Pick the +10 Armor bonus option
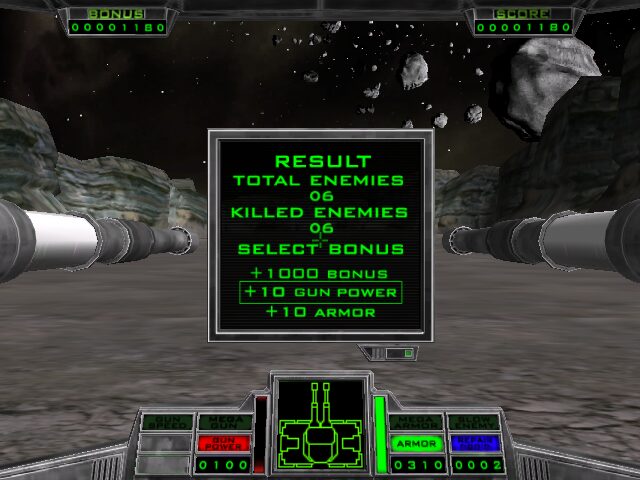The height and width of the screenshot is (480, 640). click(321, 312)
